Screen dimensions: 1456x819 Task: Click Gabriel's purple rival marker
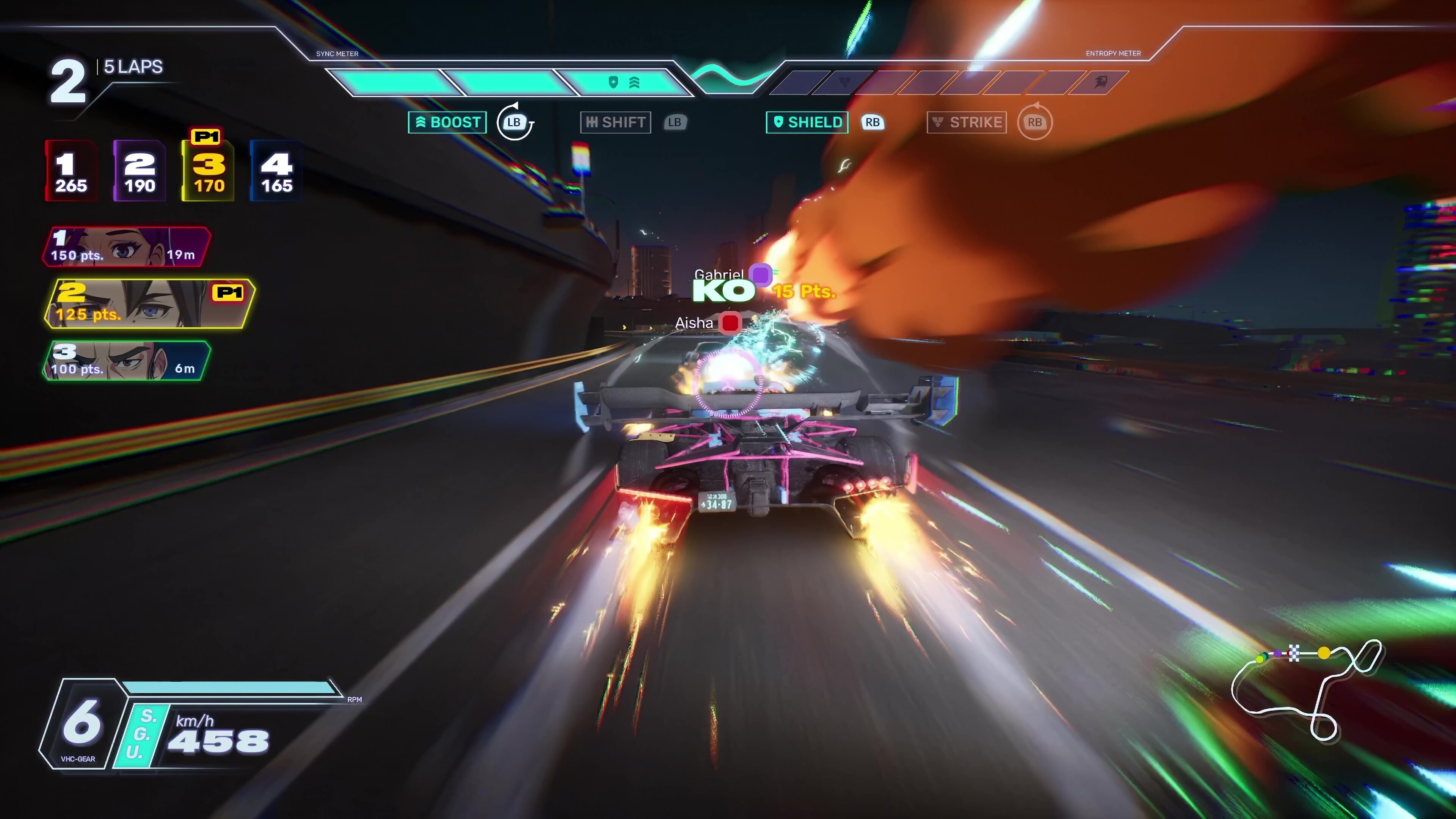[760, 275]
